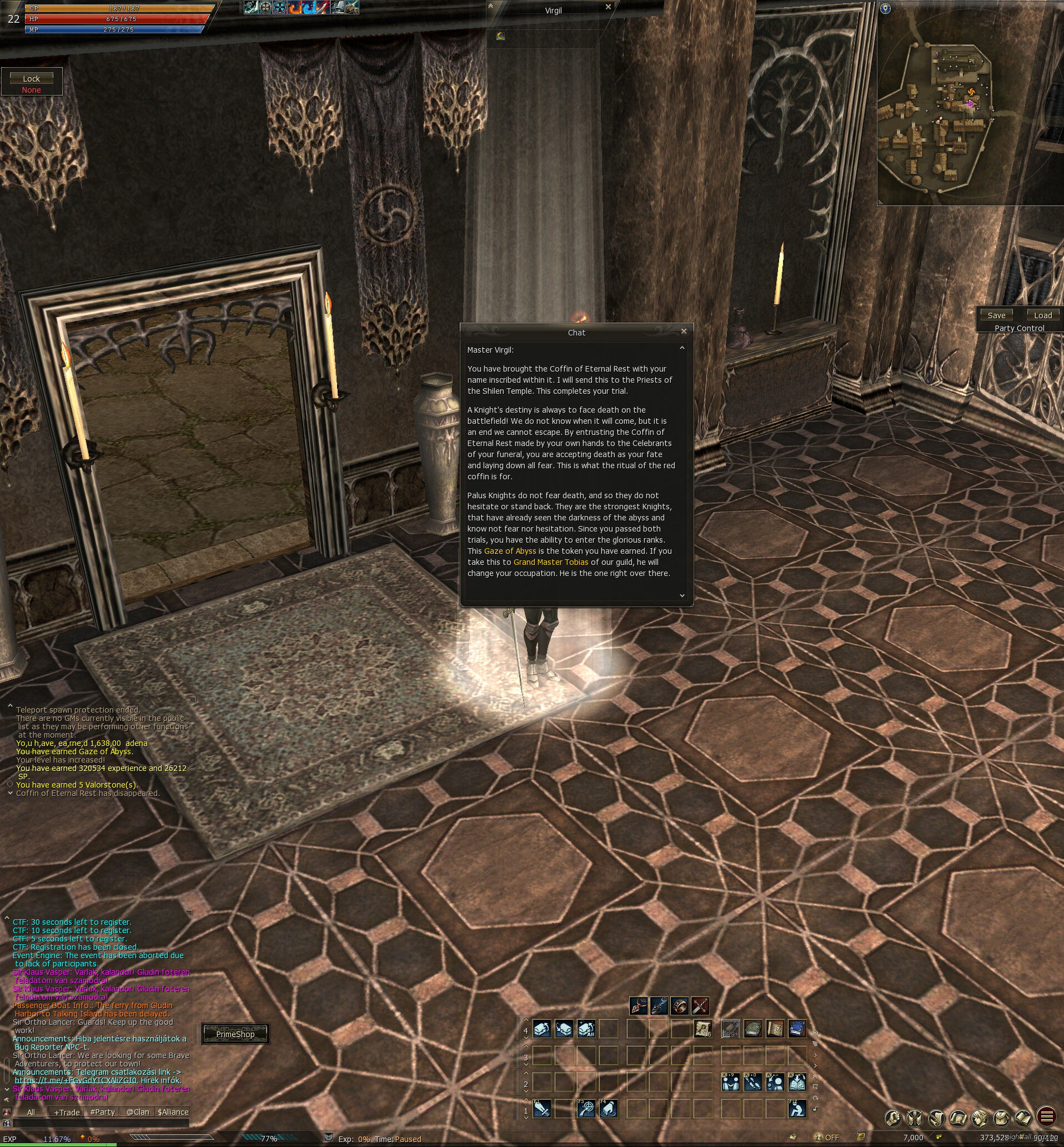
Task: Save the party control setup
Action: click(x=996, y=315)
